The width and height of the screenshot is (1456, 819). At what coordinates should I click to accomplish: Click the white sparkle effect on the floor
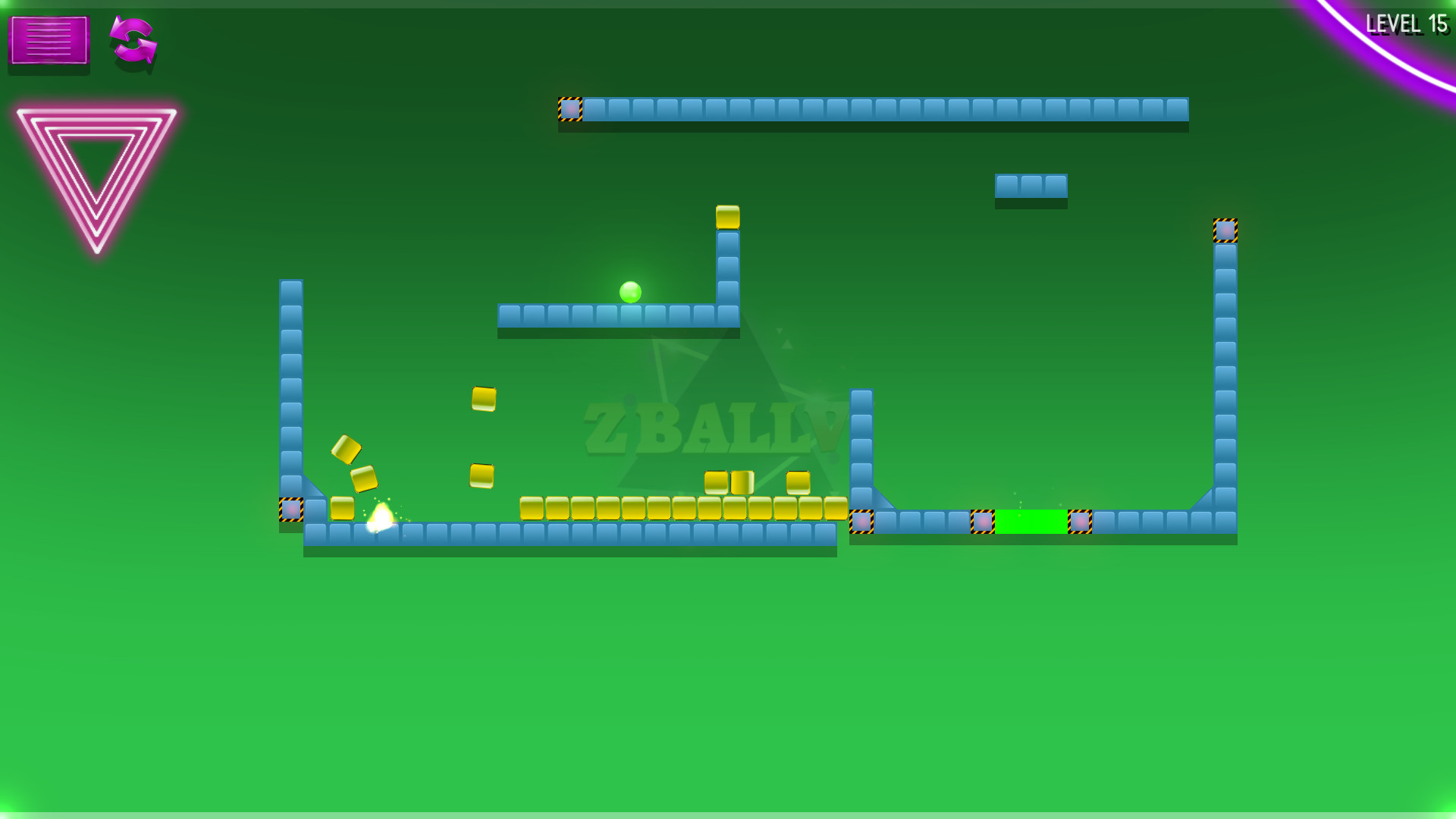381,519
